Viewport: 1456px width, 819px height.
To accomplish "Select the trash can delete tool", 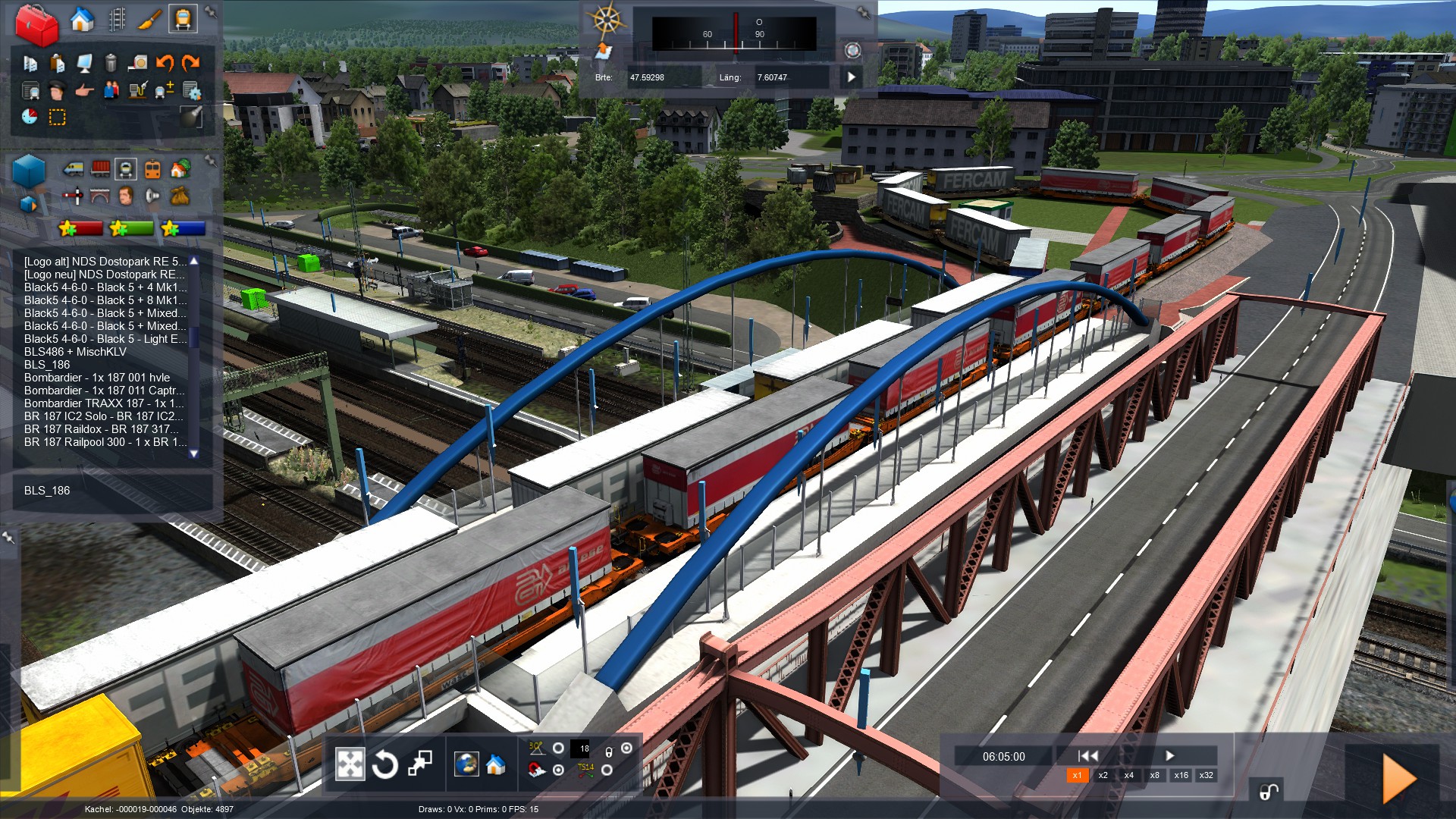I will click(x=111, y=63).
